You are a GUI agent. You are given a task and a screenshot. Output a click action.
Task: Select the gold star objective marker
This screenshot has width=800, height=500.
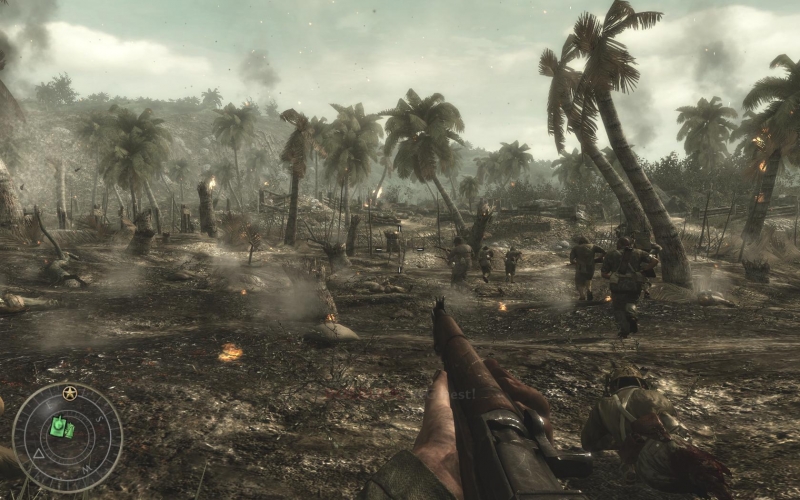coord(69,393)
